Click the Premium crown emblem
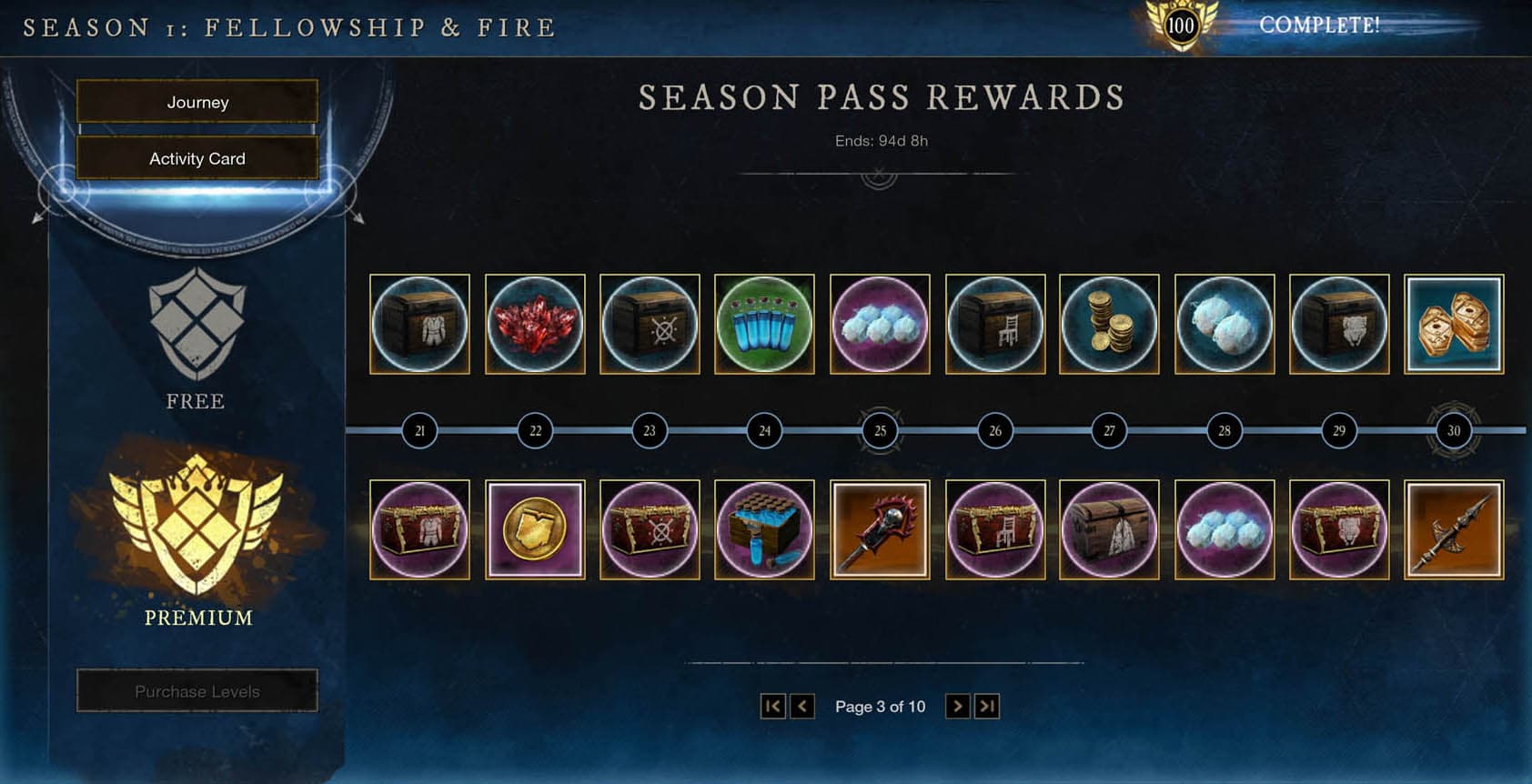Image resolution: width=1532 pixels, height=784 pixels. [197, 528]
